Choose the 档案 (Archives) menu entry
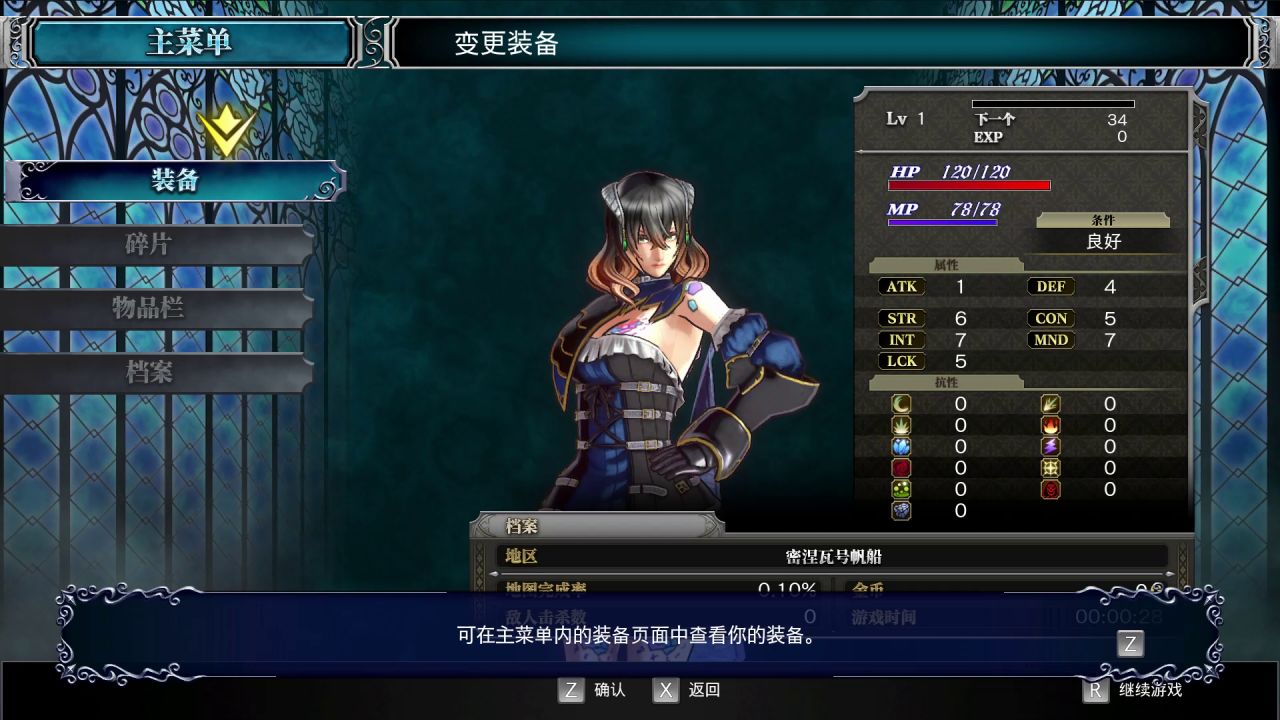The image size is (1280, 720). tap(150, 372)
